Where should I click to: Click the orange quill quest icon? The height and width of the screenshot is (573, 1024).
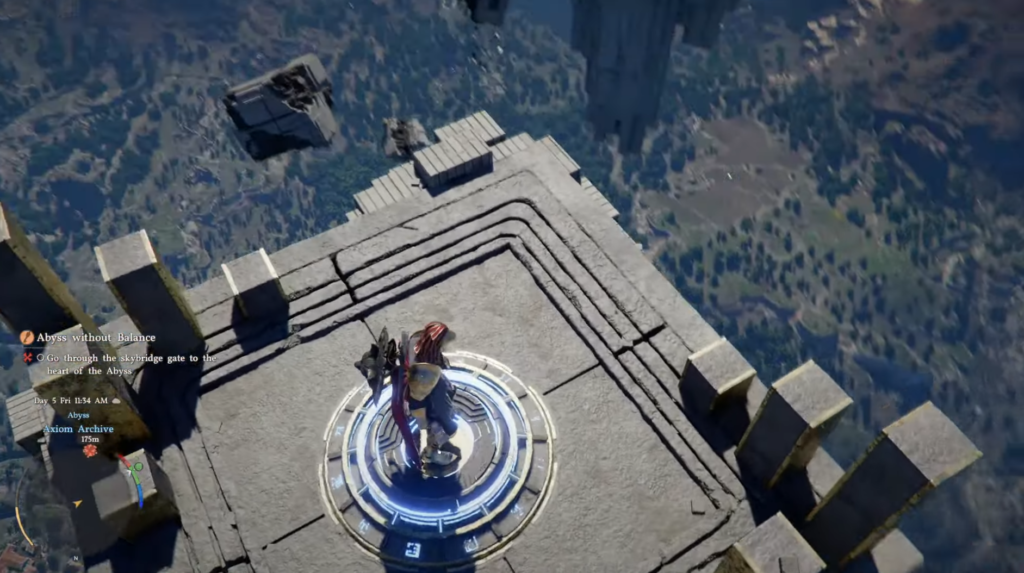(27, 338)
